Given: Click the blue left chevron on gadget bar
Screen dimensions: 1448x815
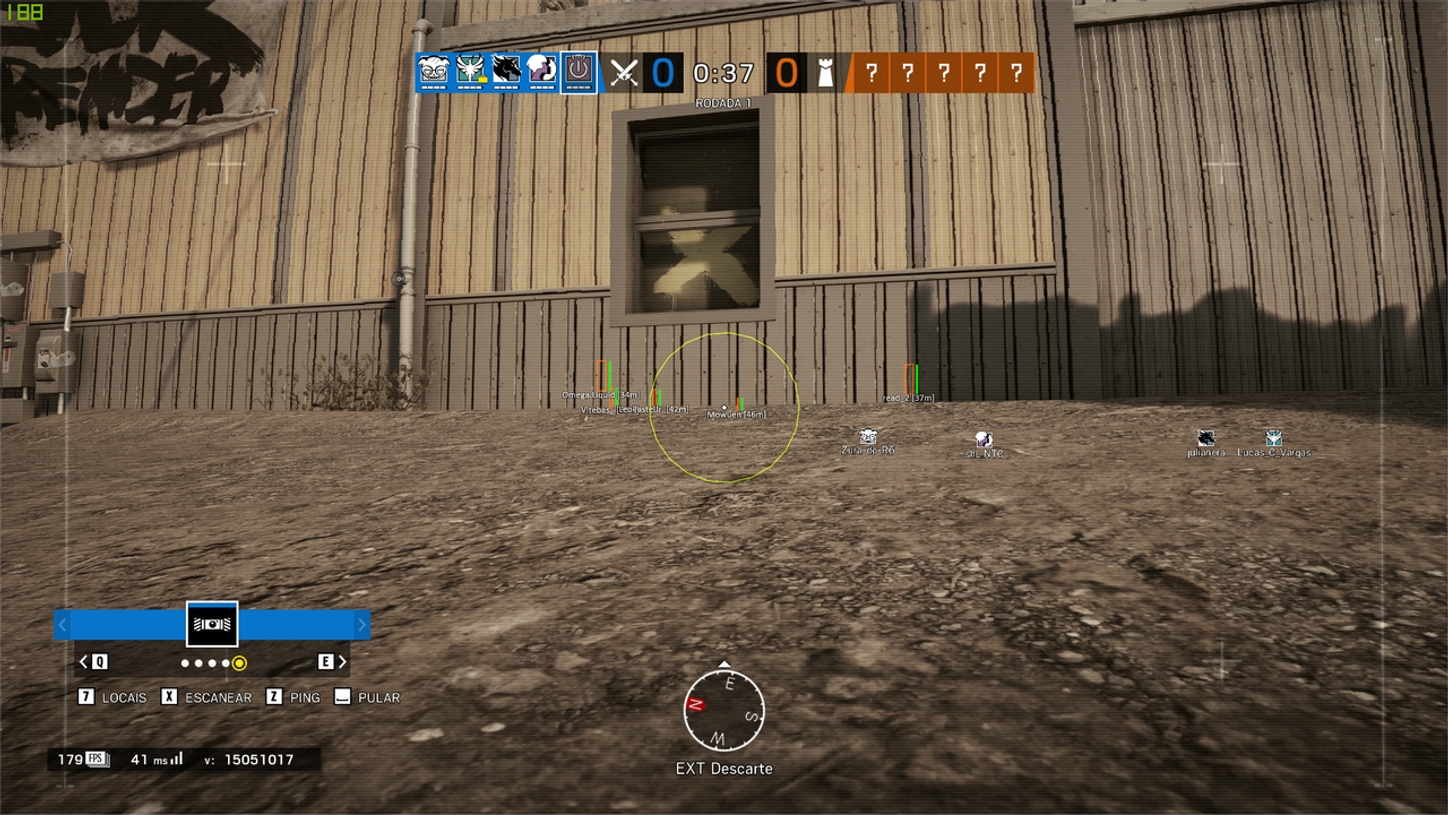Looking at the screenshot, I should tap(62, 624).
